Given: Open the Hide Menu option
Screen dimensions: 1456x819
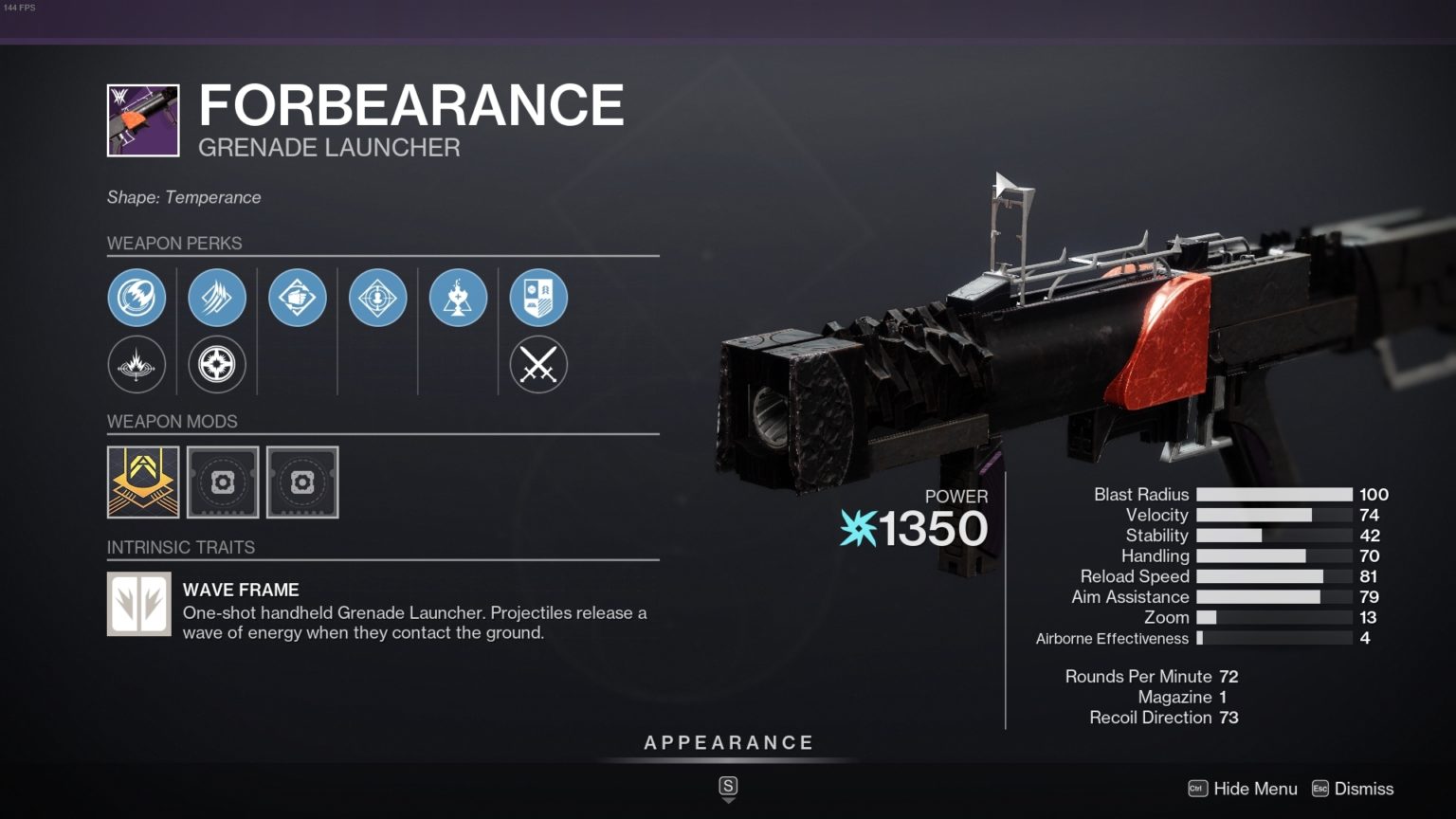Looking at the screenshot, I should click(x=1256, y=788).
